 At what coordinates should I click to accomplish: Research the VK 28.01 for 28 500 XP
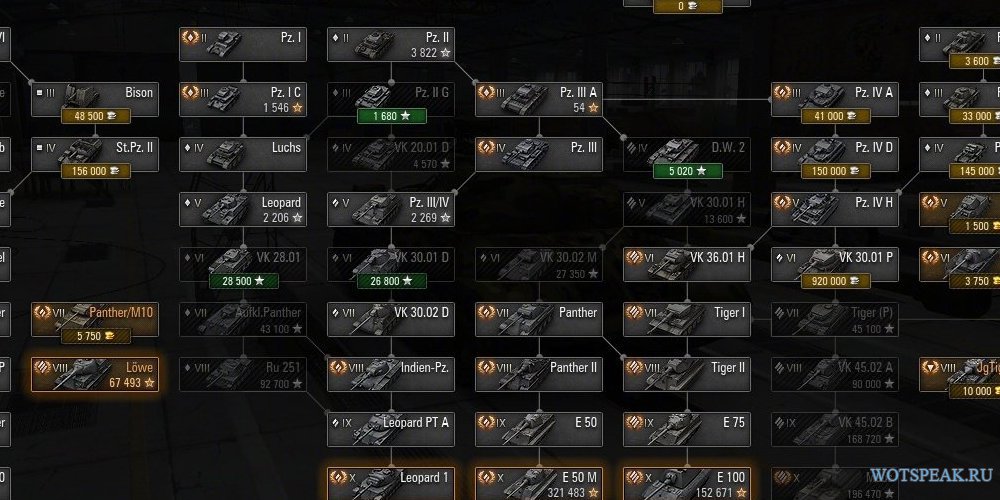(243, 281)
